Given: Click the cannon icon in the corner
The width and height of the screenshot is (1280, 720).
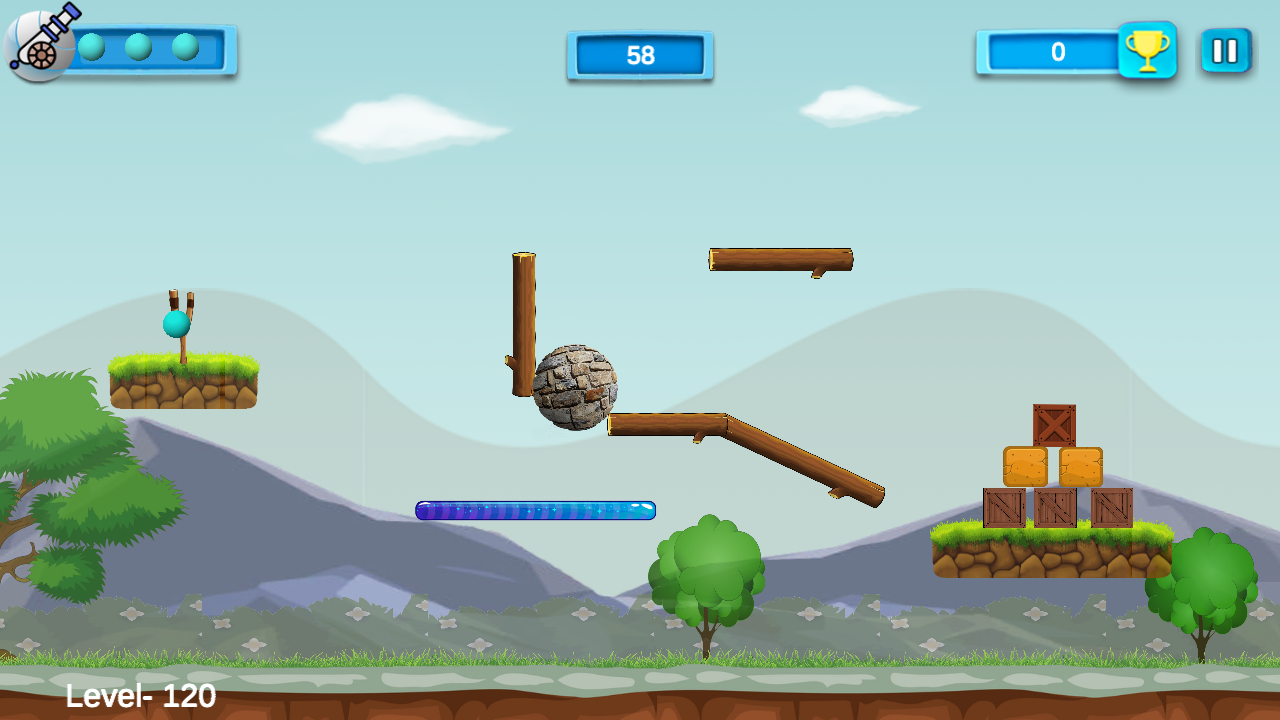Looking at the screenshot, I should click(40, 44).
